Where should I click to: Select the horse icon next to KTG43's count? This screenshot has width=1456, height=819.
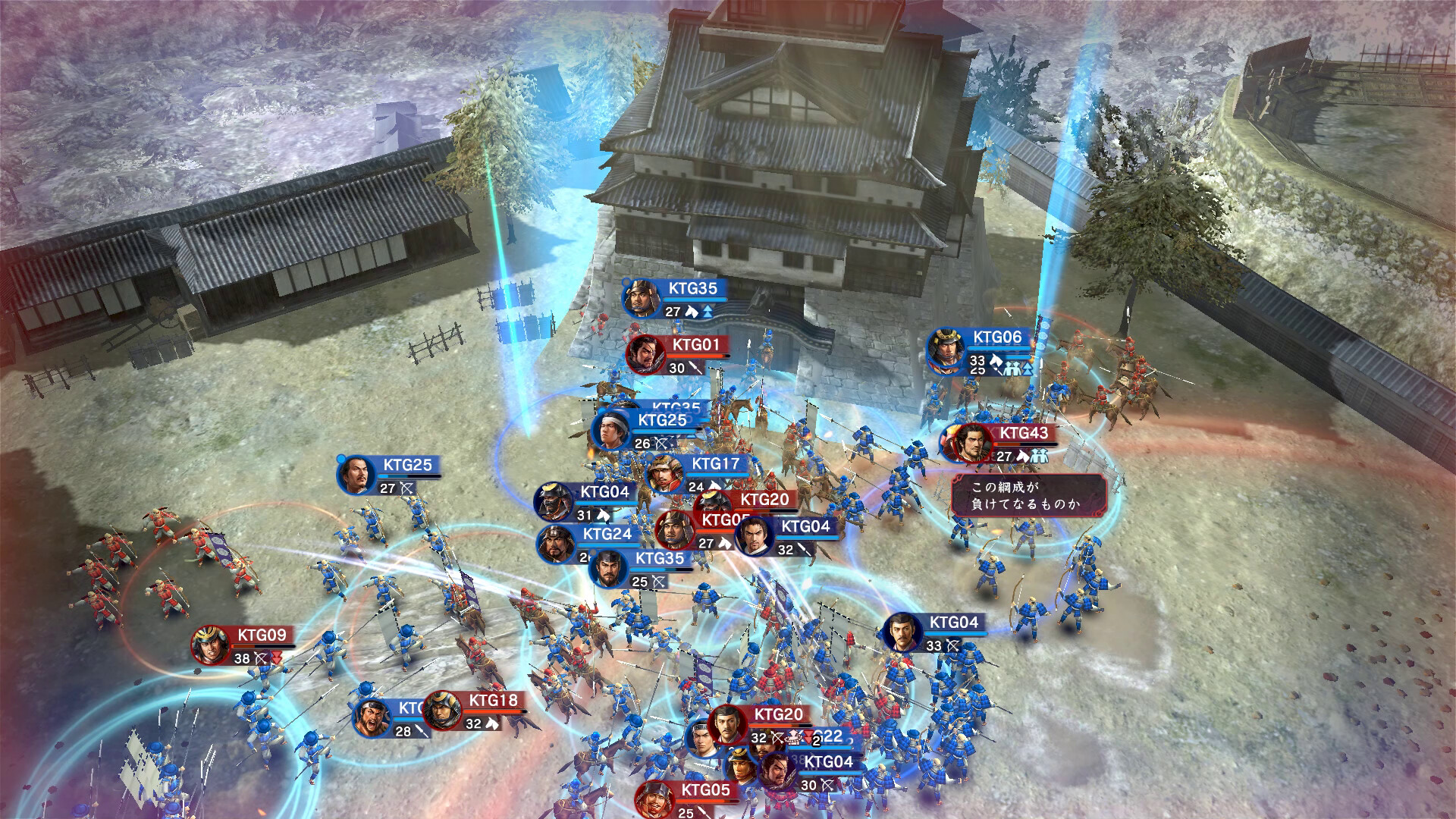click(1024, 455)
